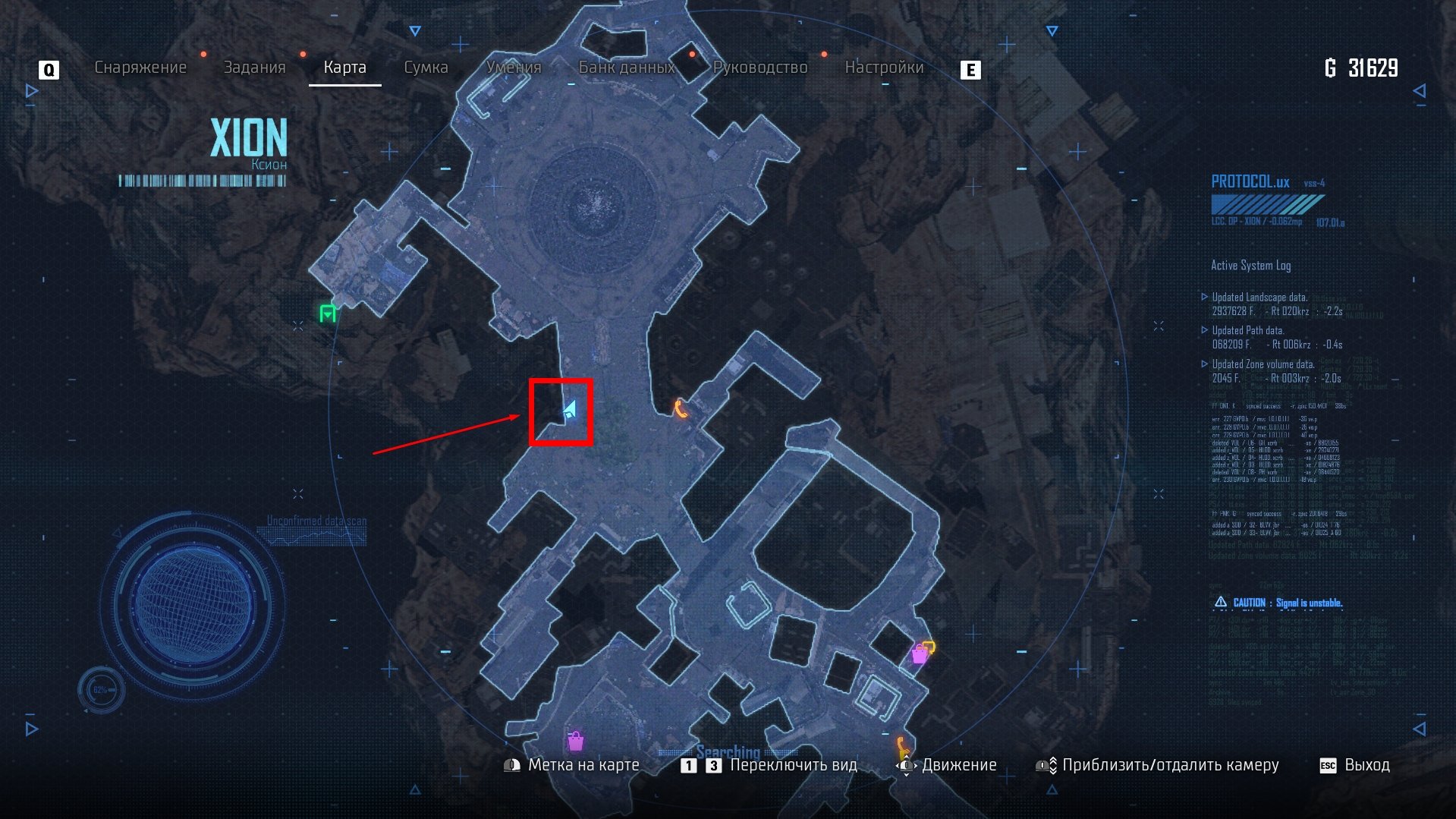The image size is (1456, 819).
Task: Show the Банк данных tab
Action: coord(627,68)
